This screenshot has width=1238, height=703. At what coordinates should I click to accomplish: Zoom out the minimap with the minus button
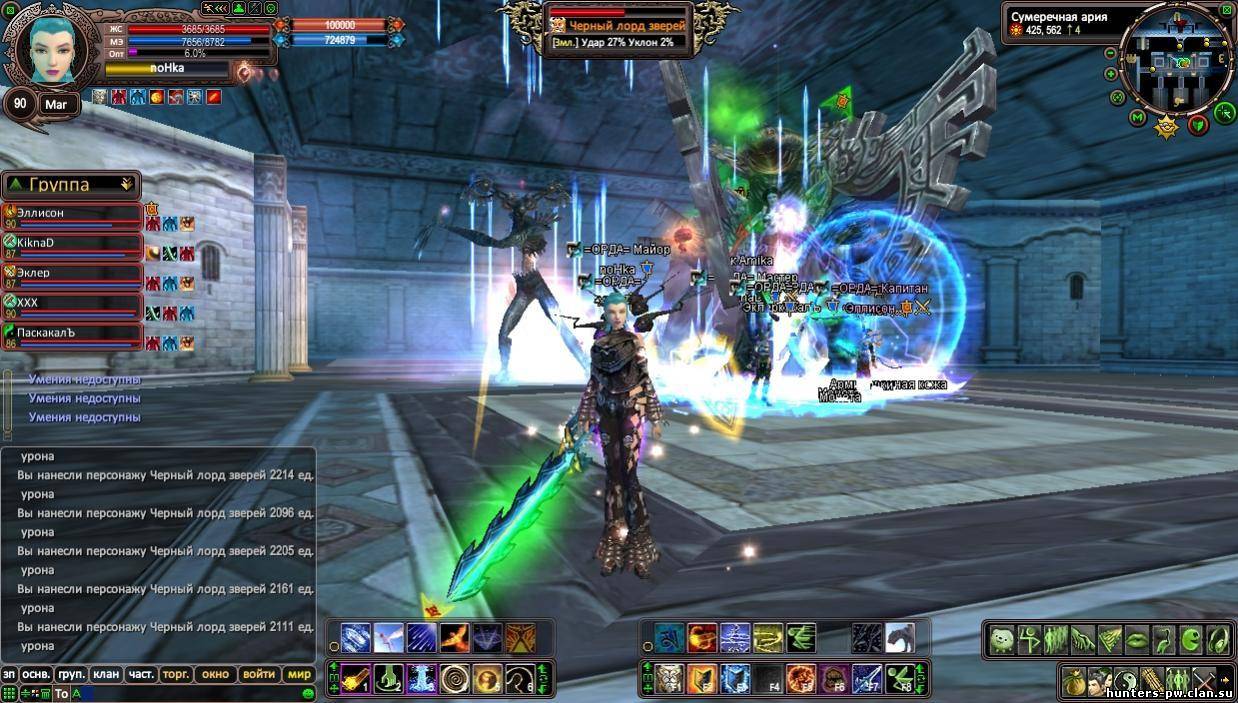[1110, 53]
